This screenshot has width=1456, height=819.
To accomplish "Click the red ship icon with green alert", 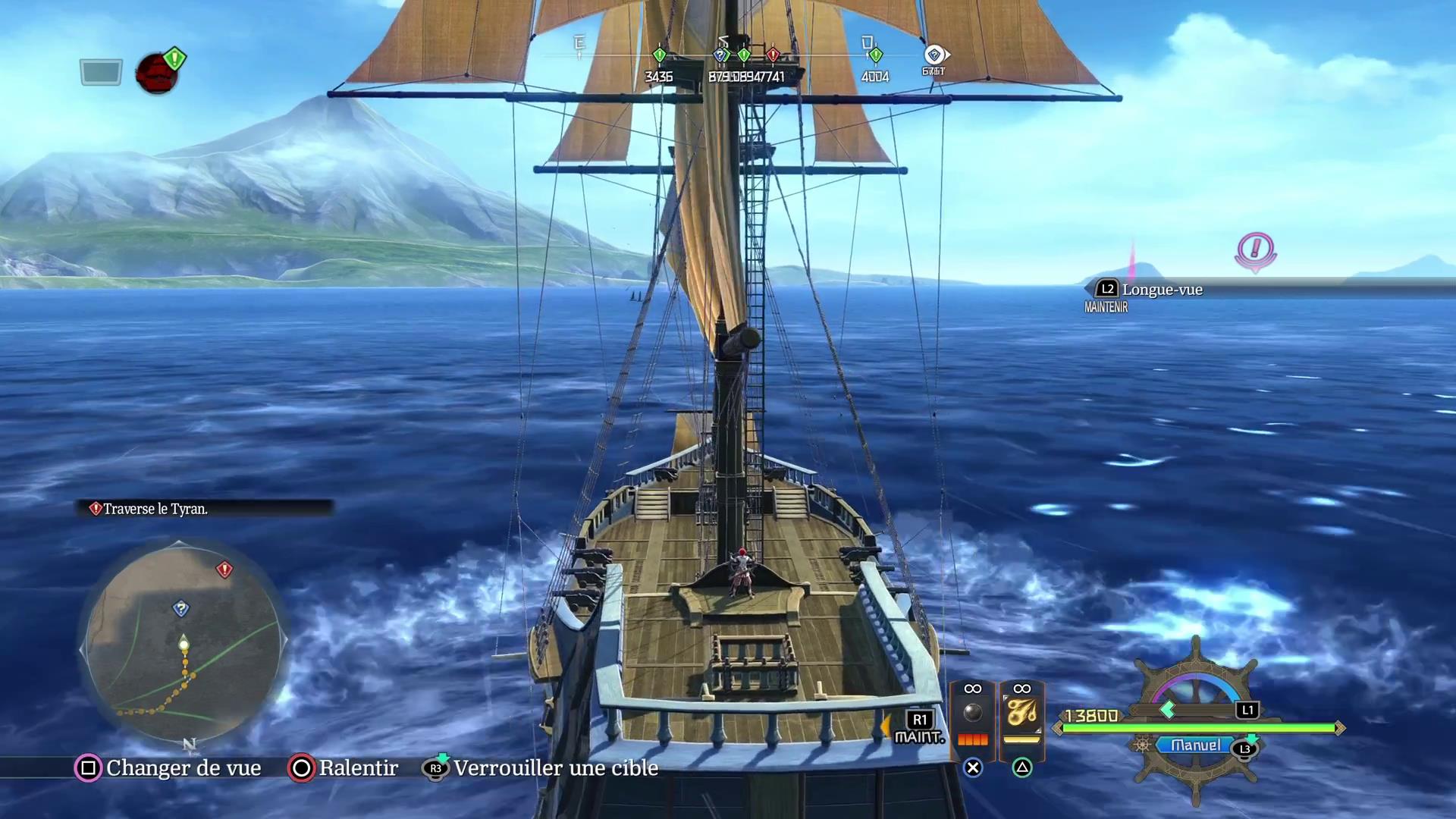I will 157,73.
